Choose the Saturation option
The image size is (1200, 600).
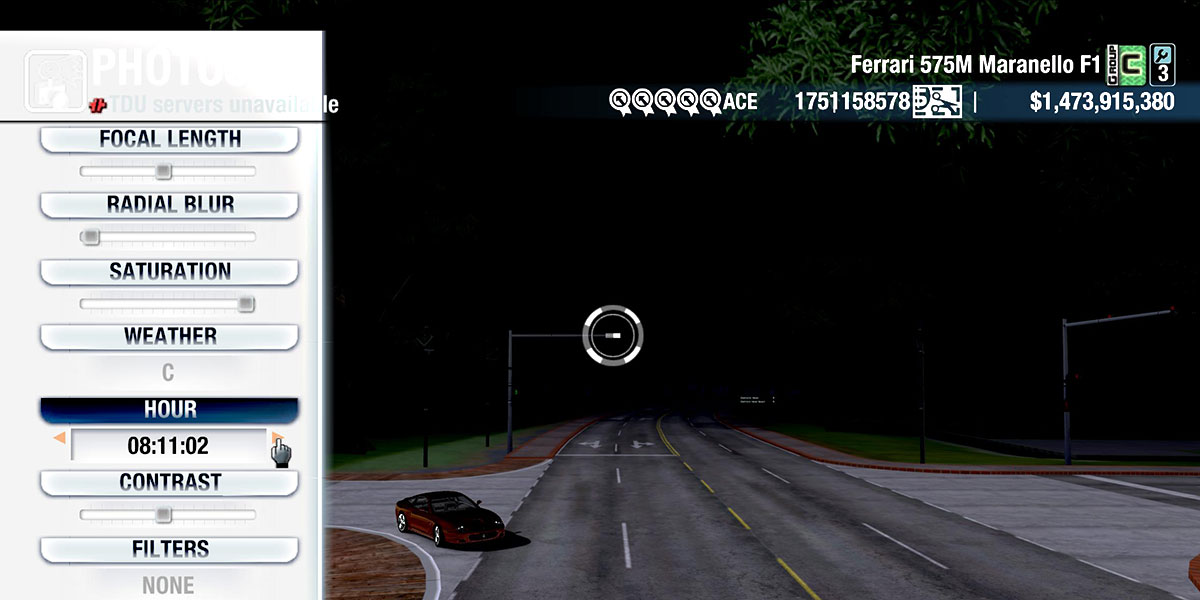[x=169, y=272]
